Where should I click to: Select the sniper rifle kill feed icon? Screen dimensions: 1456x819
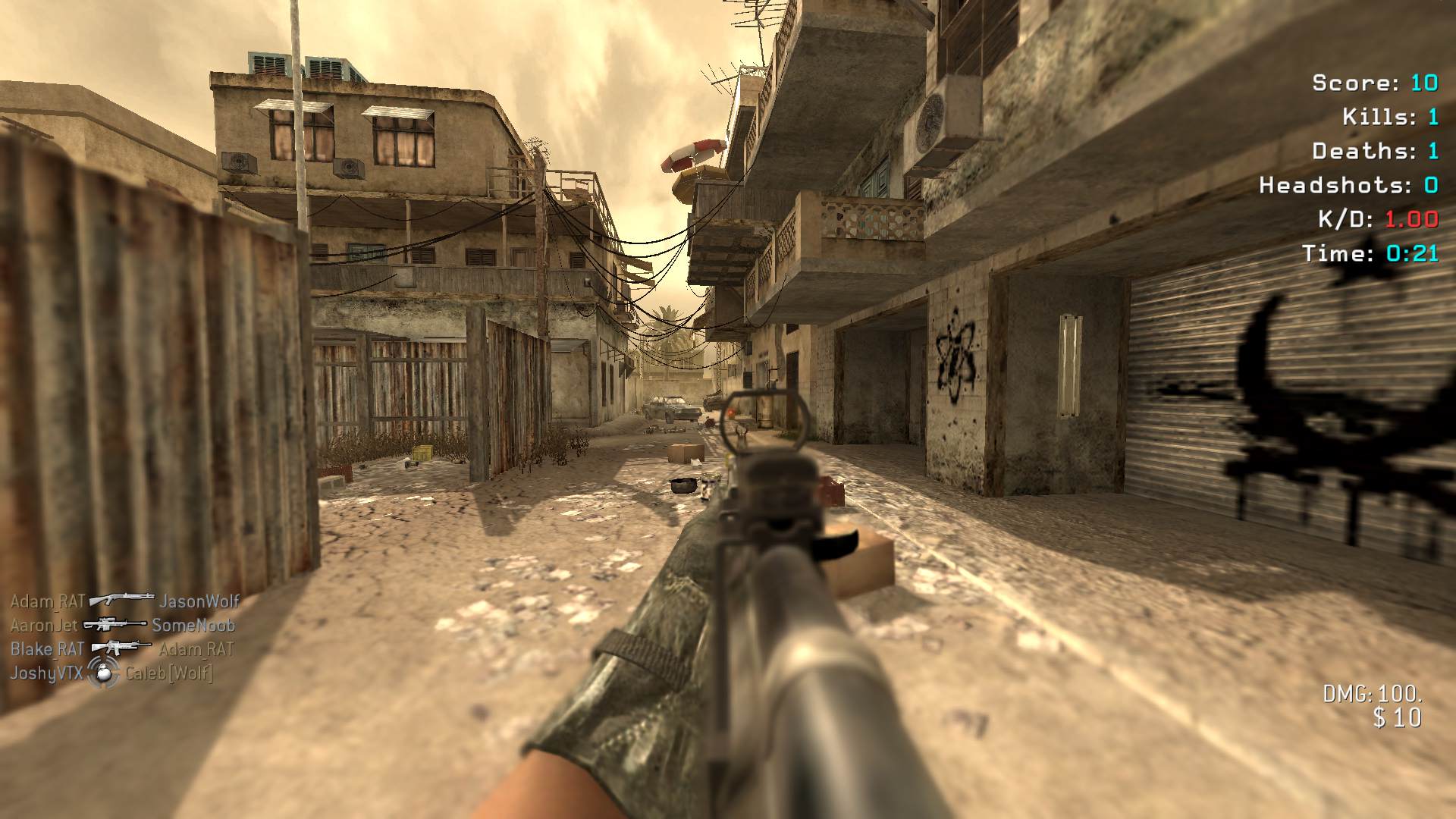click(x=115, y=624)
